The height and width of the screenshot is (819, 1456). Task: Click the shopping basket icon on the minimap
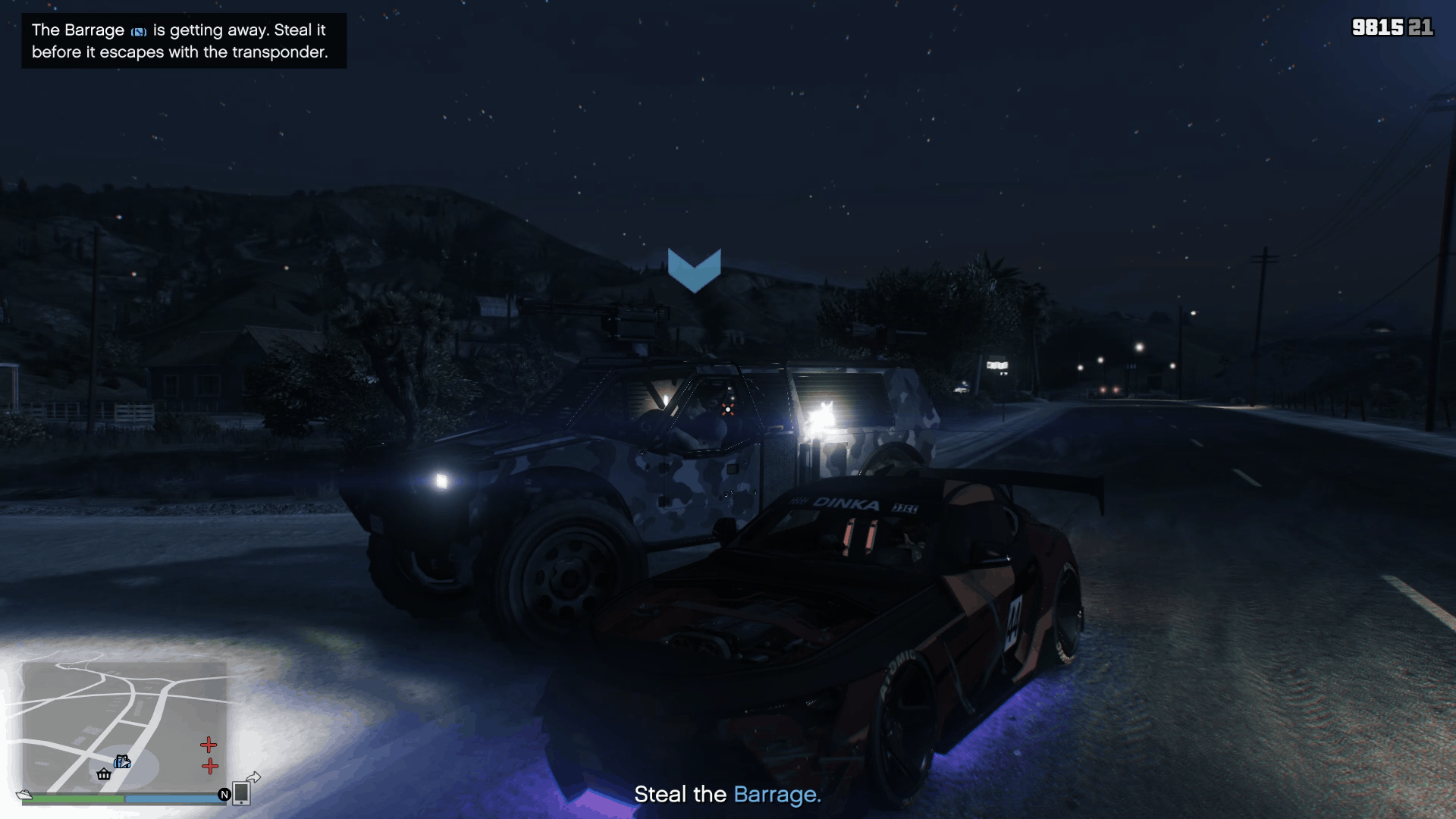pos(104,774)
